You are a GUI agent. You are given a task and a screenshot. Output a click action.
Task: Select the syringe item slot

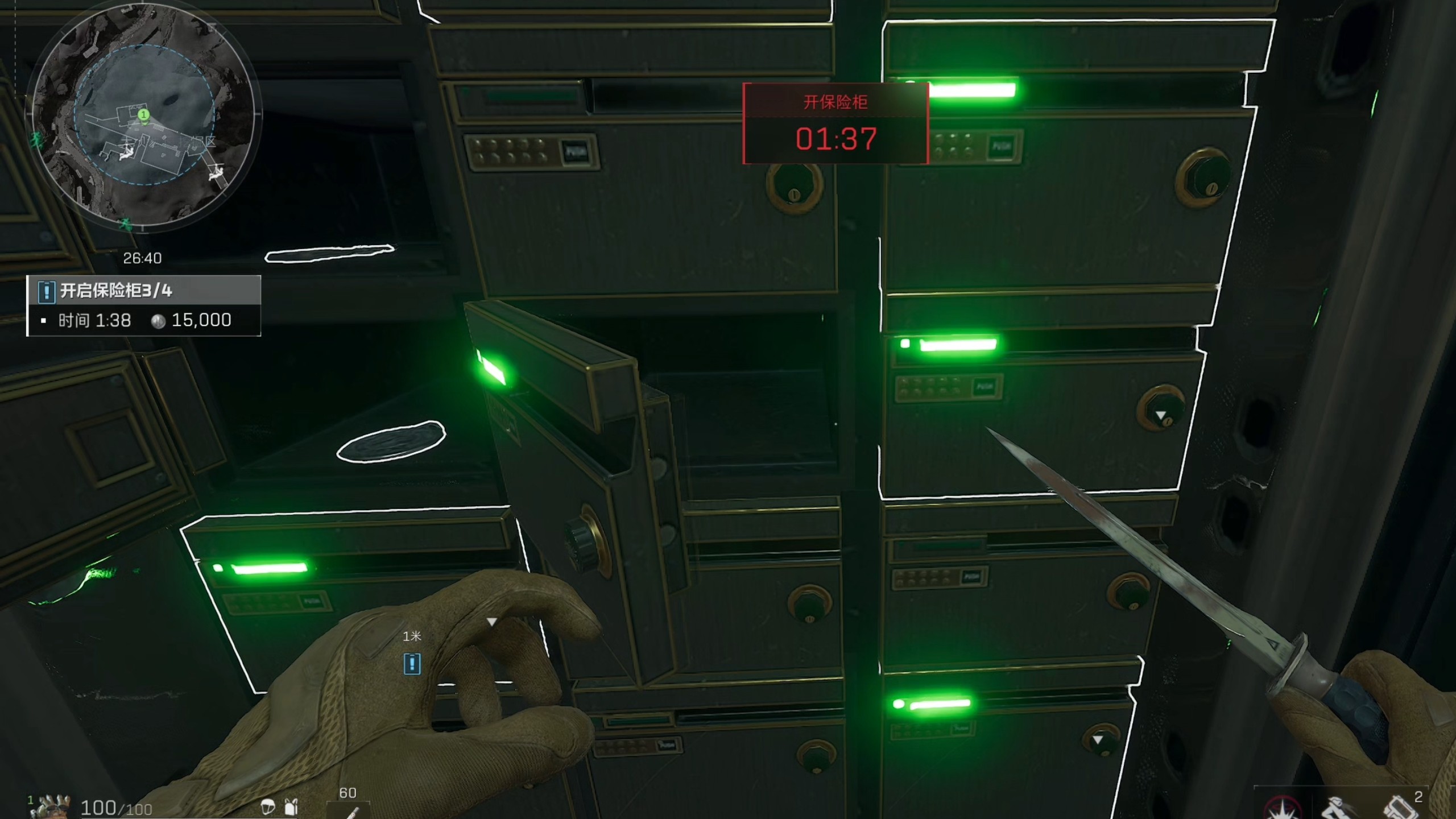[348, 809]
